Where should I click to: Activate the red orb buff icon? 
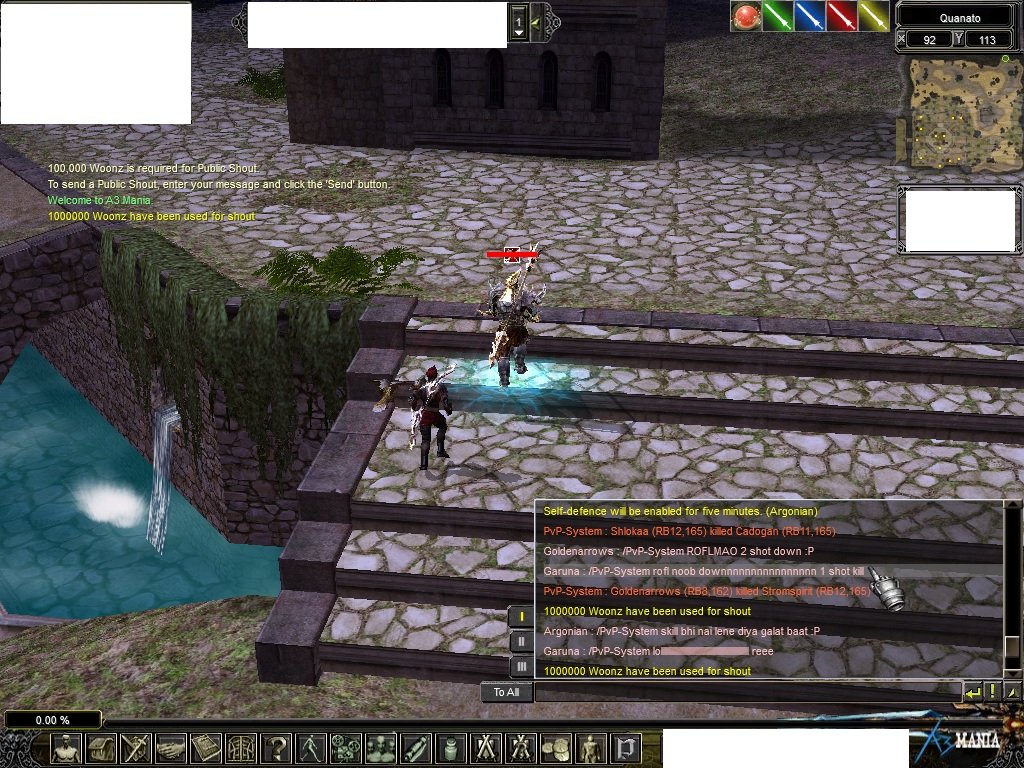point(745,16)
